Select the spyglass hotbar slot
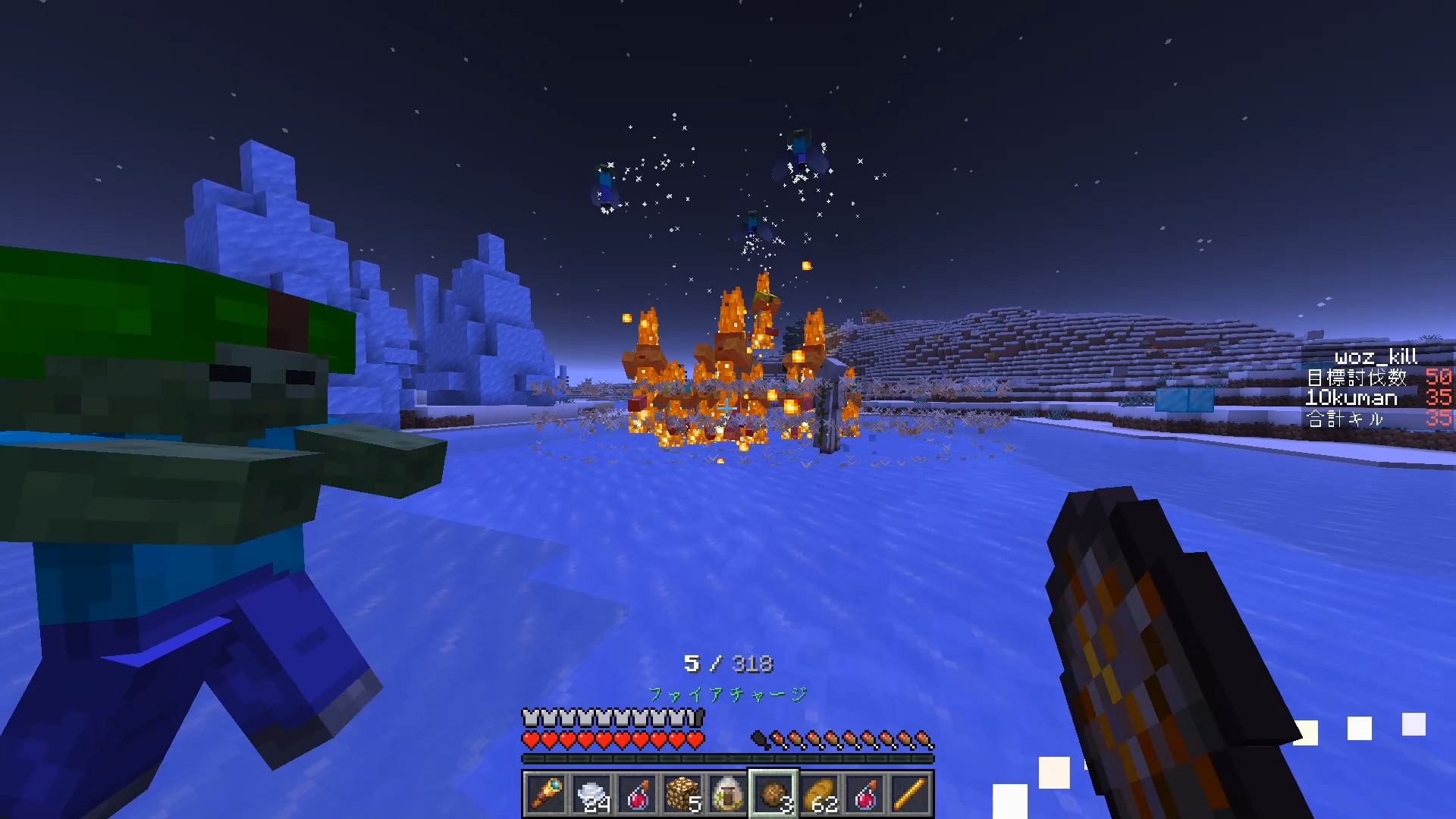1456x819 pixels. click(x=545, y=794)
